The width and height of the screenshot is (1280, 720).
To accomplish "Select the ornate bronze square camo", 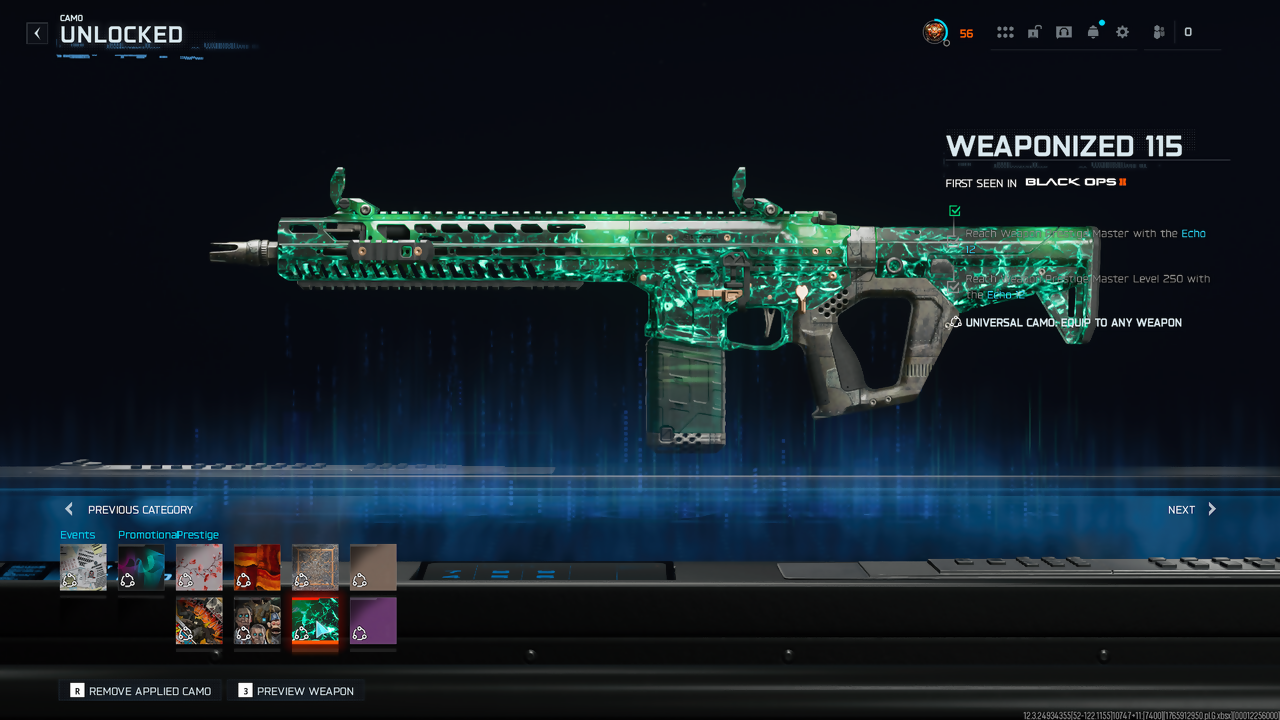I will (x=315, y=567).
